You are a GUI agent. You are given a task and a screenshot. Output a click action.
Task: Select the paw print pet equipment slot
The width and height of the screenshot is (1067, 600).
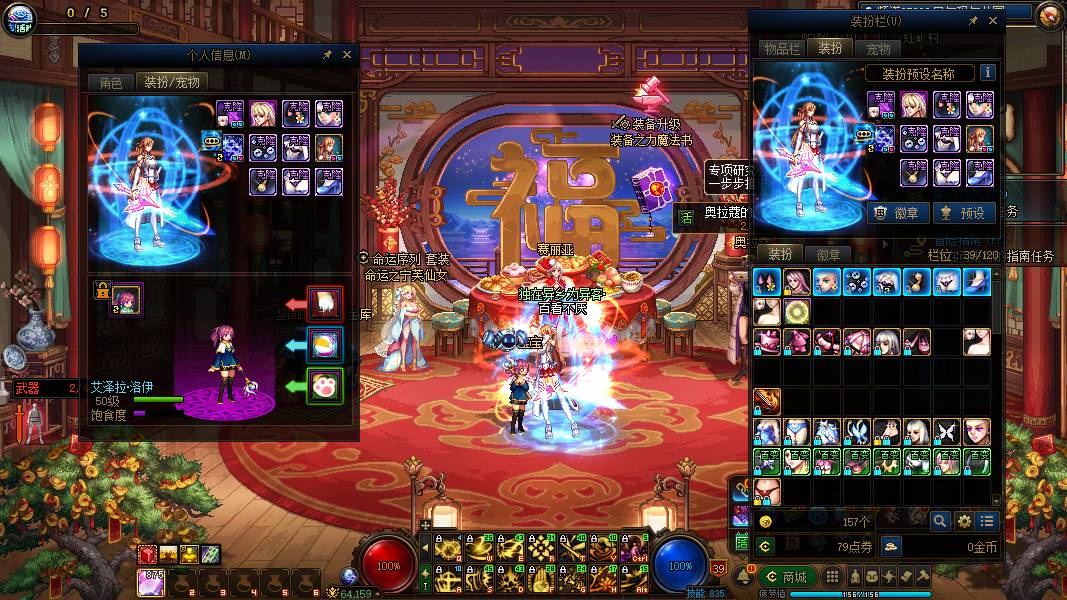click(325, 386)
